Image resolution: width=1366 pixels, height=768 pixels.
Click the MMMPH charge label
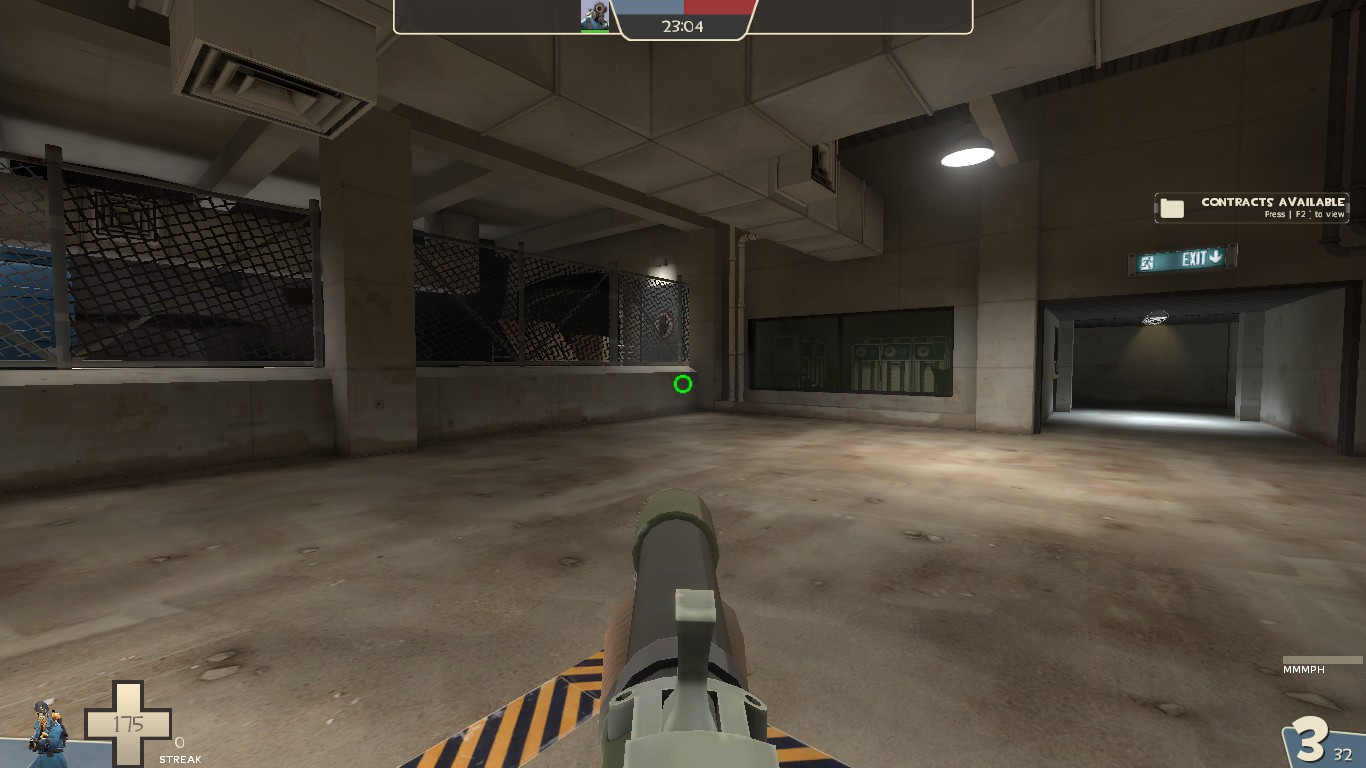1302,669
